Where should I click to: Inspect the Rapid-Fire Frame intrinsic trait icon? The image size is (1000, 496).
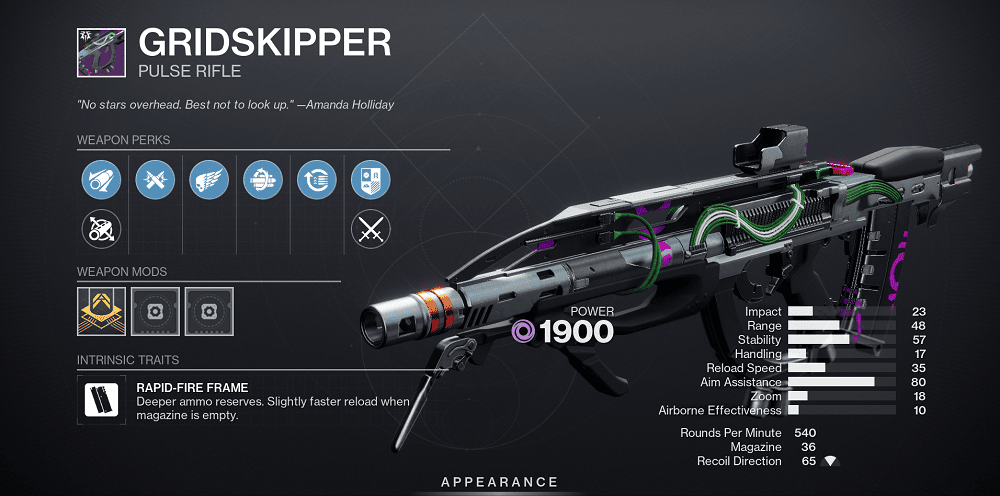101,400
